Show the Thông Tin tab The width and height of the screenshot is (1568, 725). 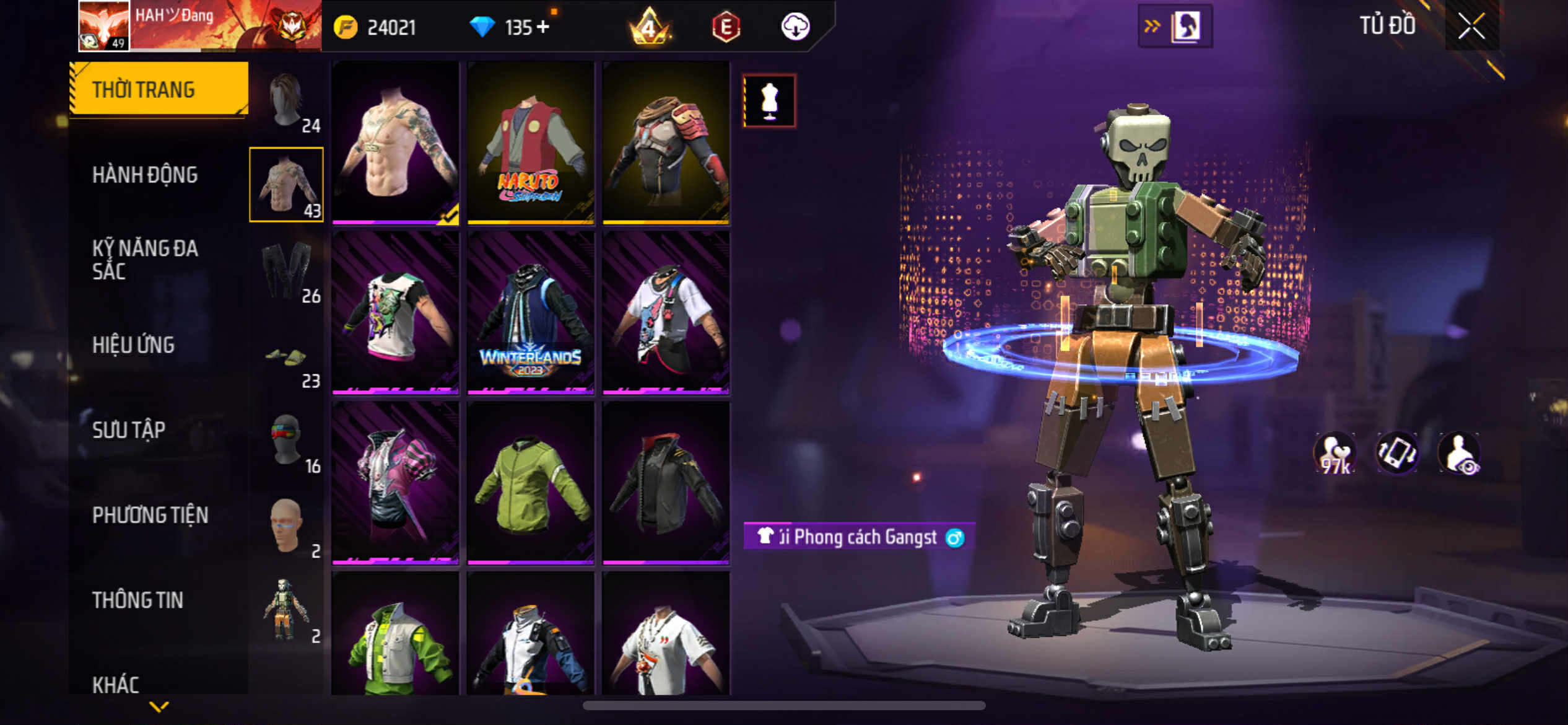pos(137,600)
